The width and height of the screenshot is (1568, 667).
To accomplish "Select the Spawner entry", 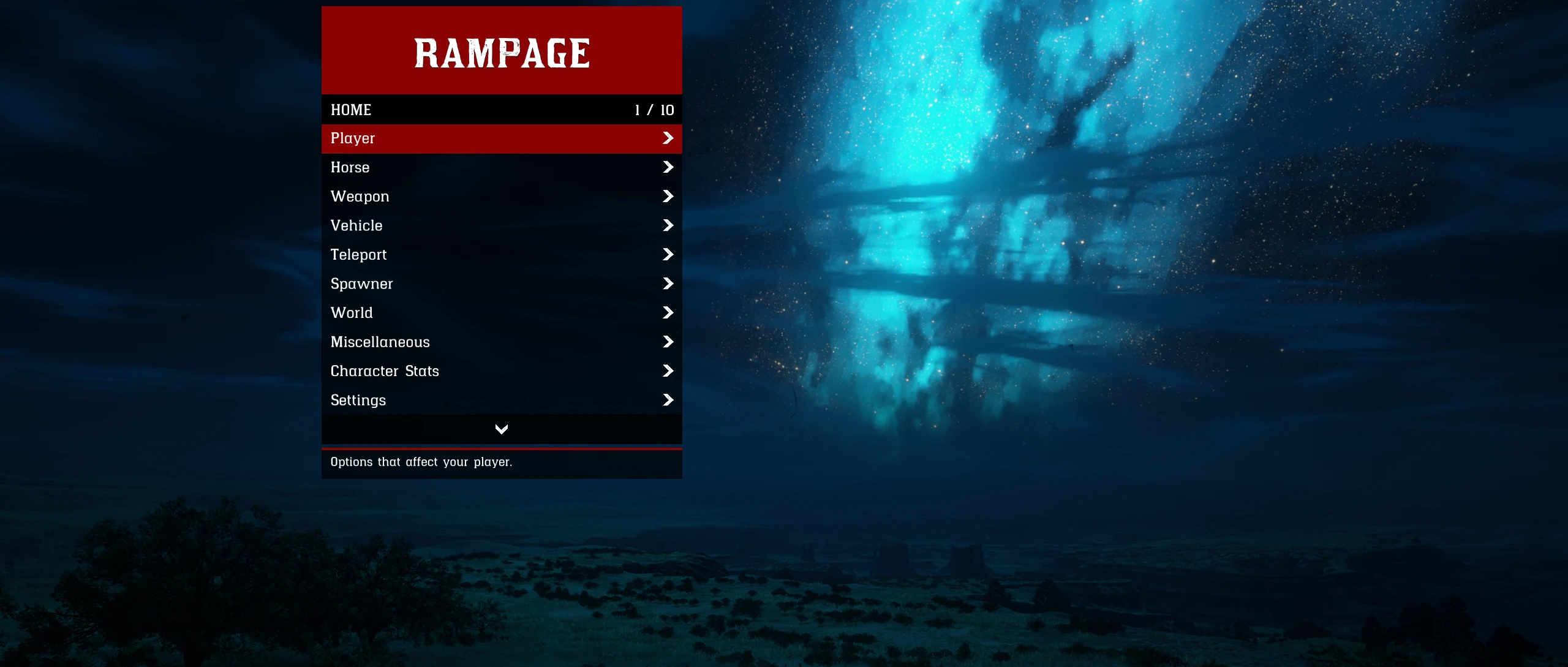I will tap(501, 284).
